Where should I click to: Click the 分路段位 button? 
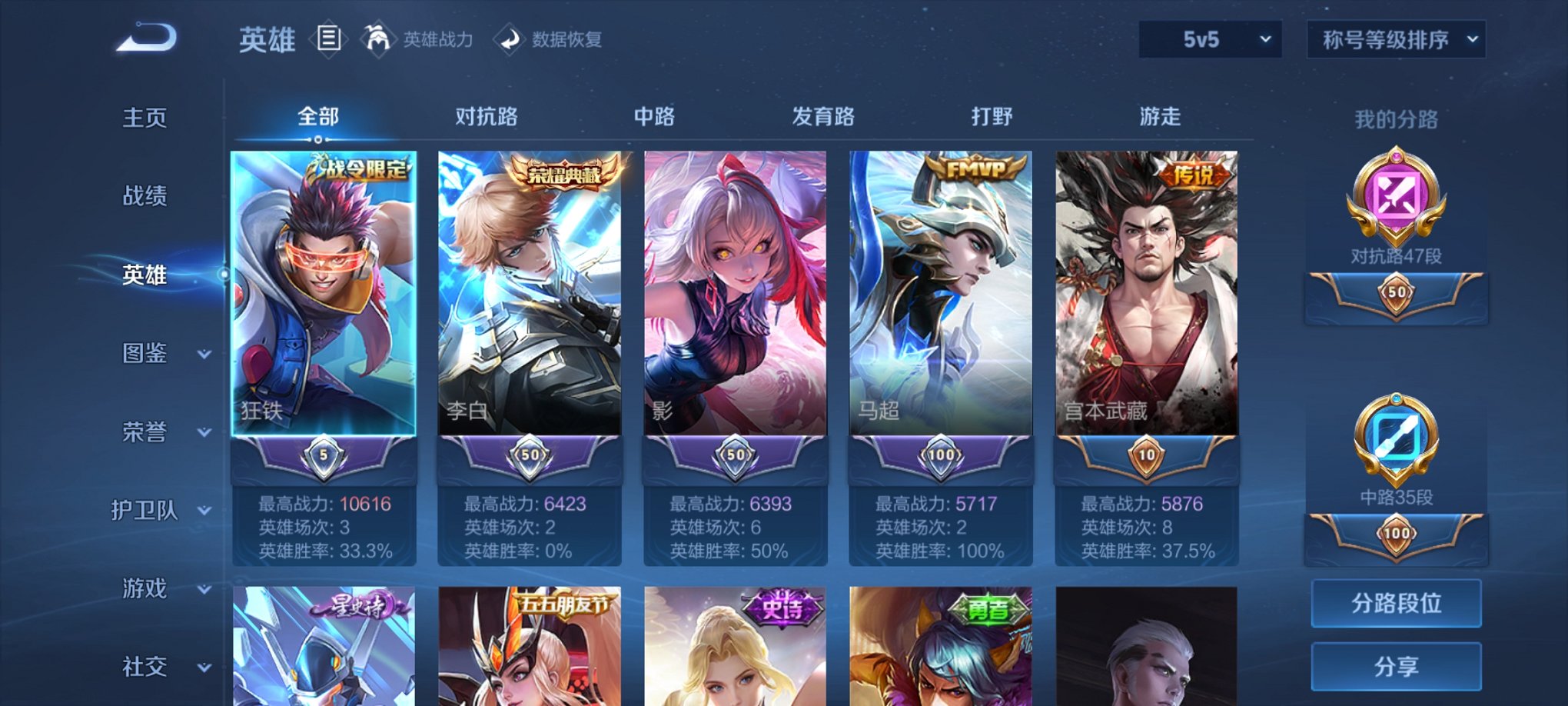(1395, 603)
